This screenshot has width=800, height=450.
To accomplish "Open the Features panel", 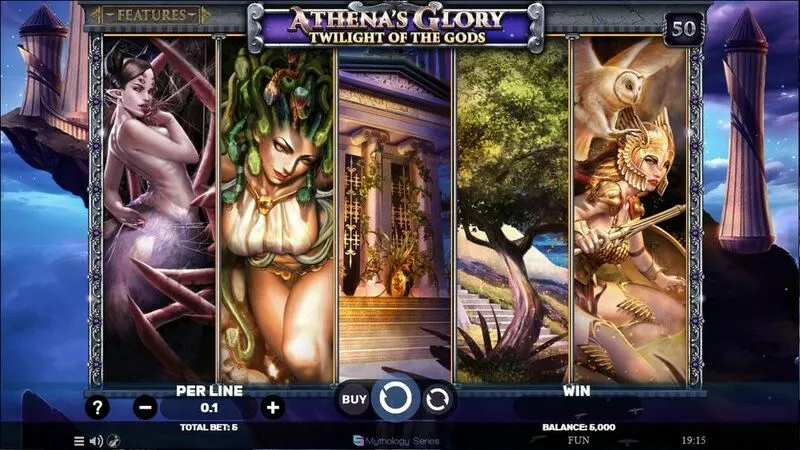I will 149,15.
